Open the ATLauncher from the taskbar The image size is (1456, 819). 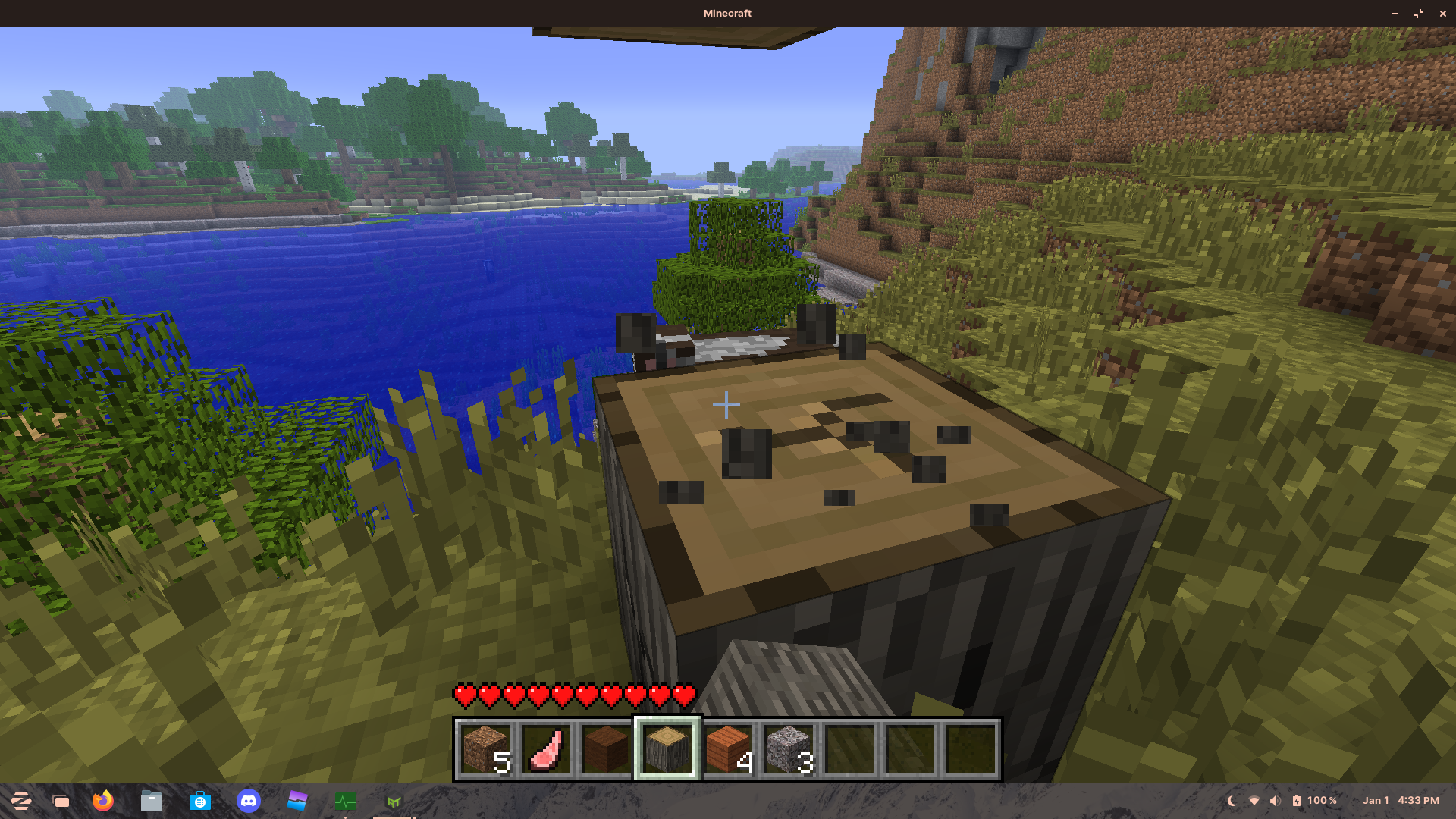click(x=393, y=801)
